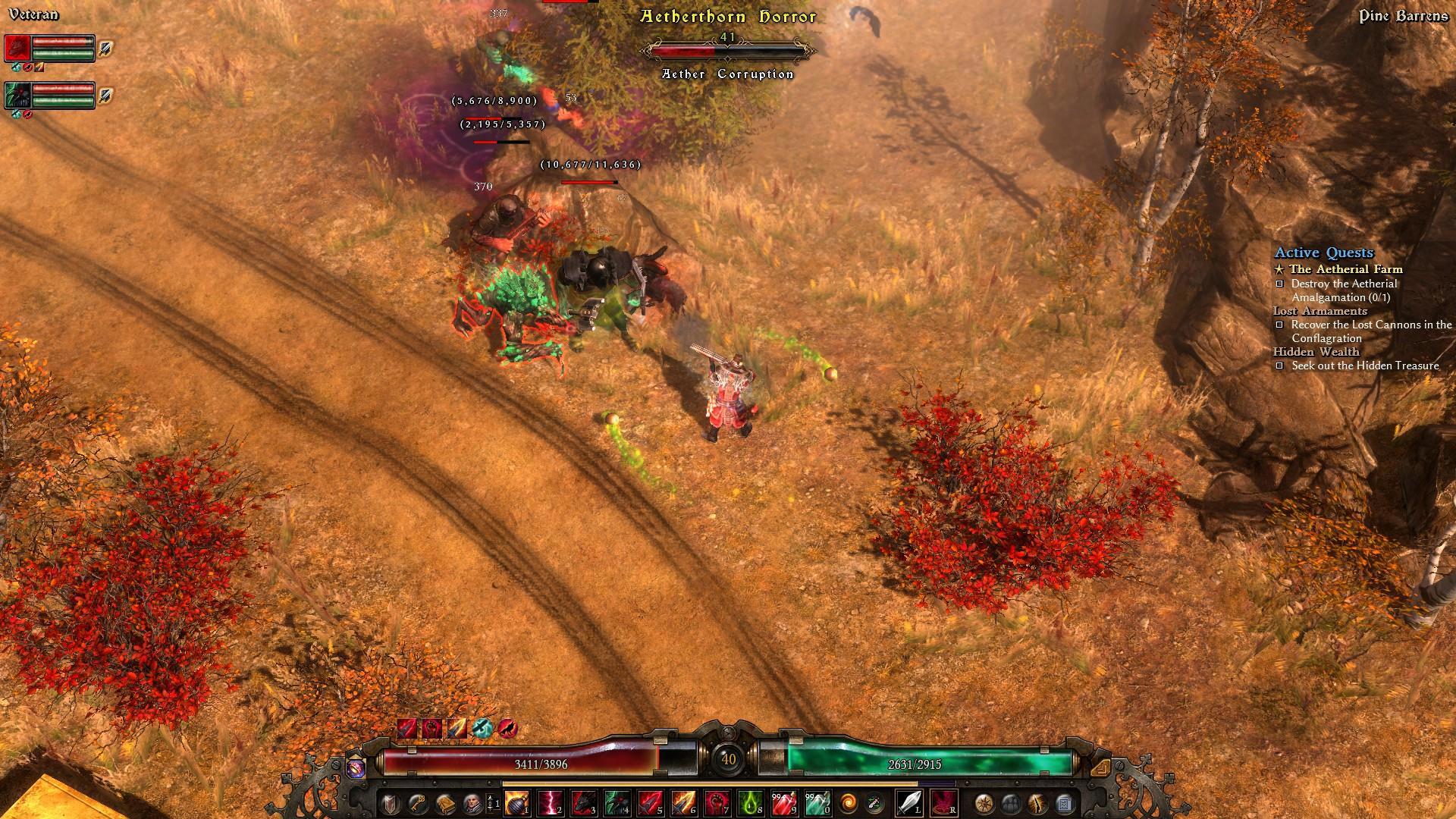Screen dimensions: 1456x819
Task: Cast the red lightning skill in slot 2
Action: 551,802
